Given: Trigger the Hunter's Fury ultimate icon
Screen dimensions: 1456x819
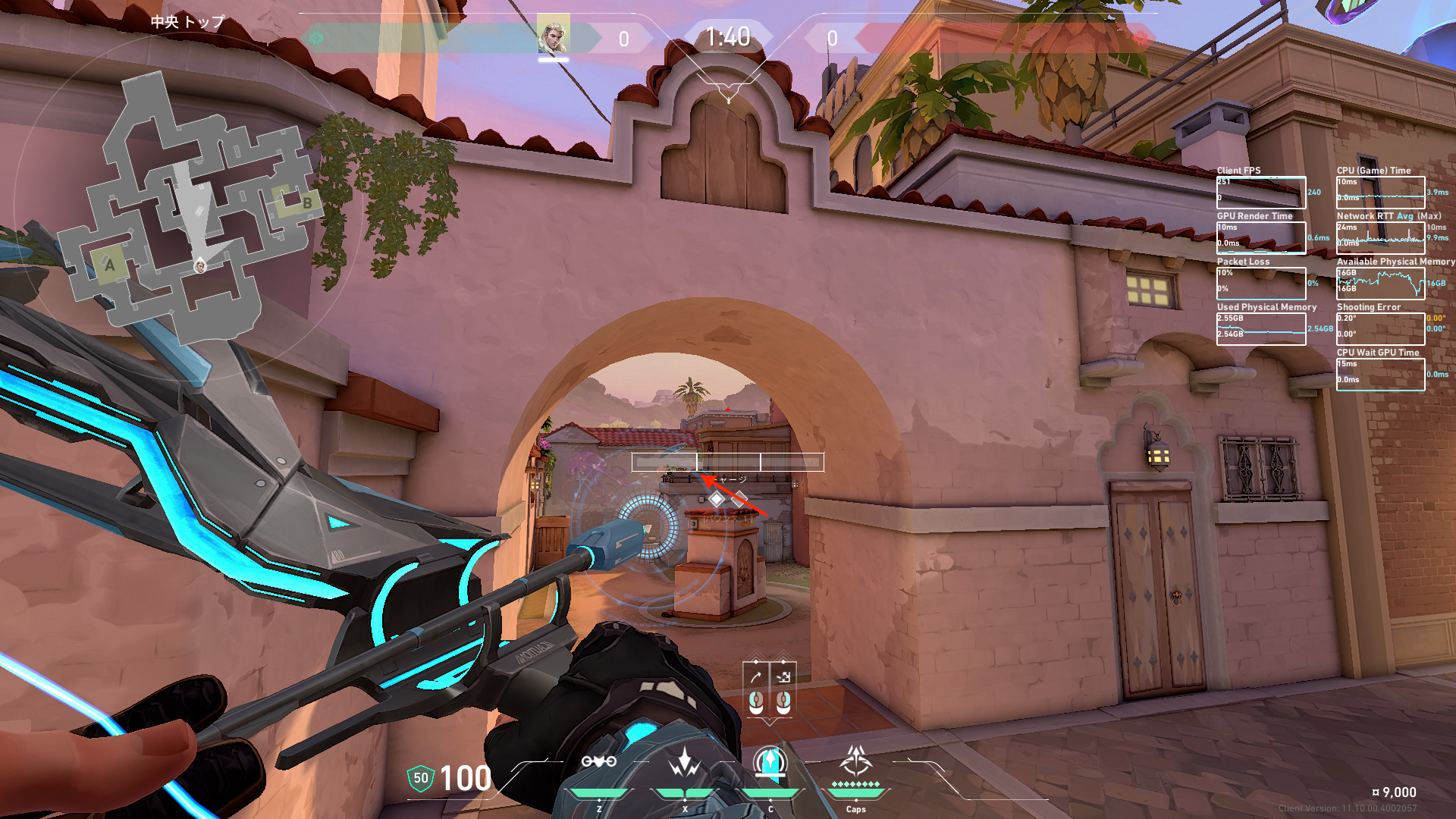Looking at the screenshot, I should (856, 760).
